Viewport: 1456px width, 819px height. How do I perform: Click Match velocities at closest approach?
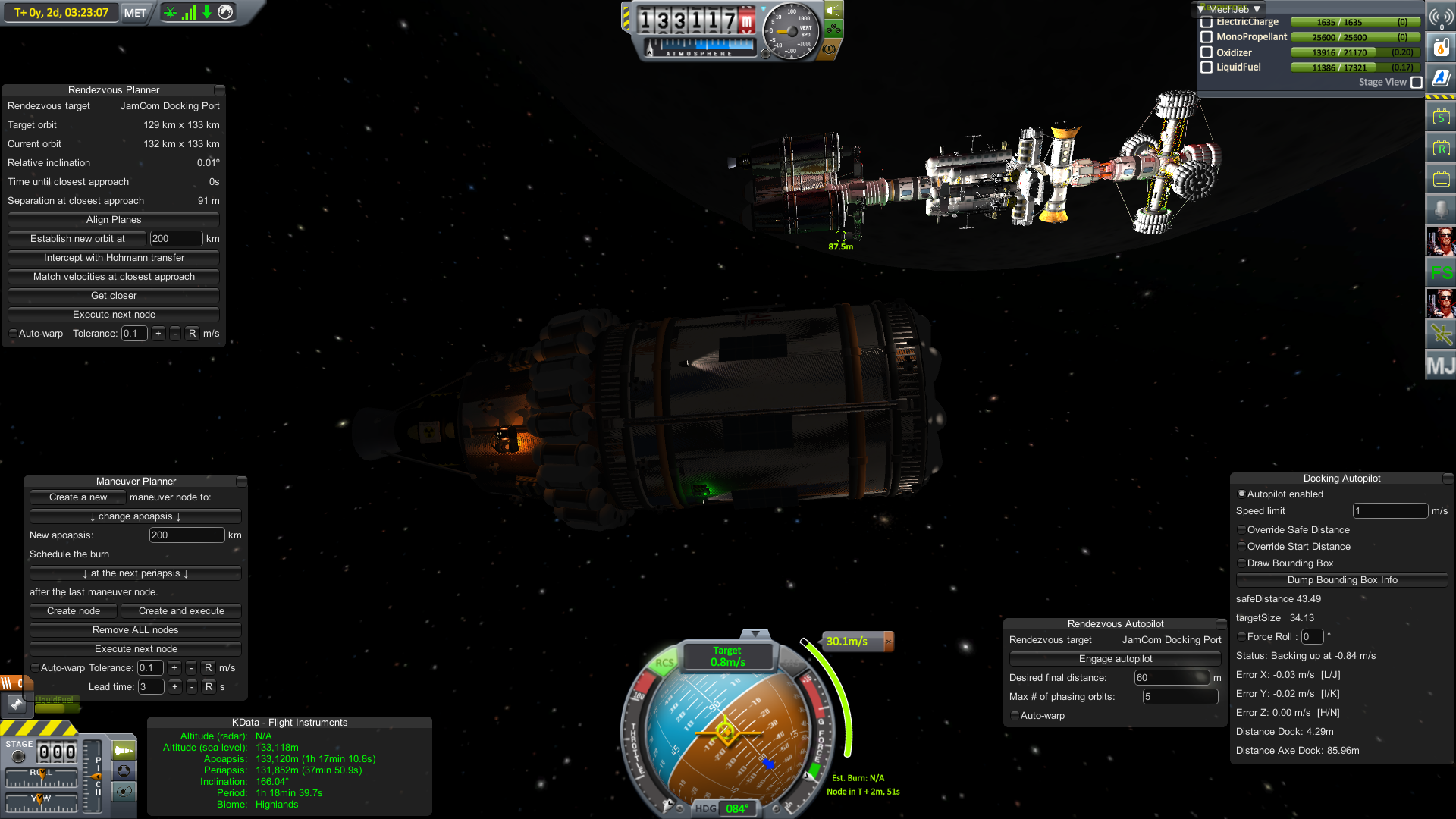(x=114, y=277)
